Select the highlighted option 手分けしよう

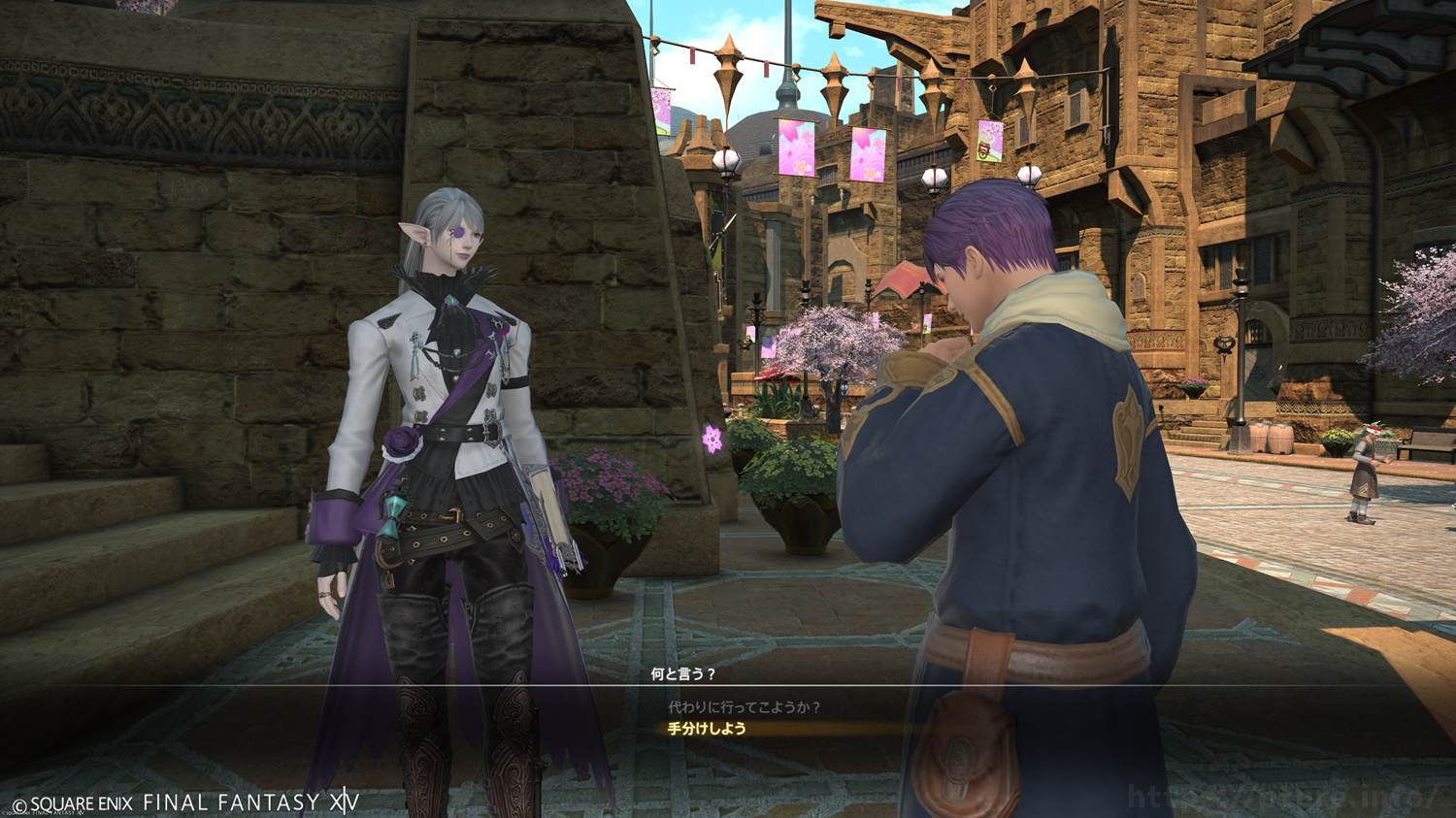707,729
